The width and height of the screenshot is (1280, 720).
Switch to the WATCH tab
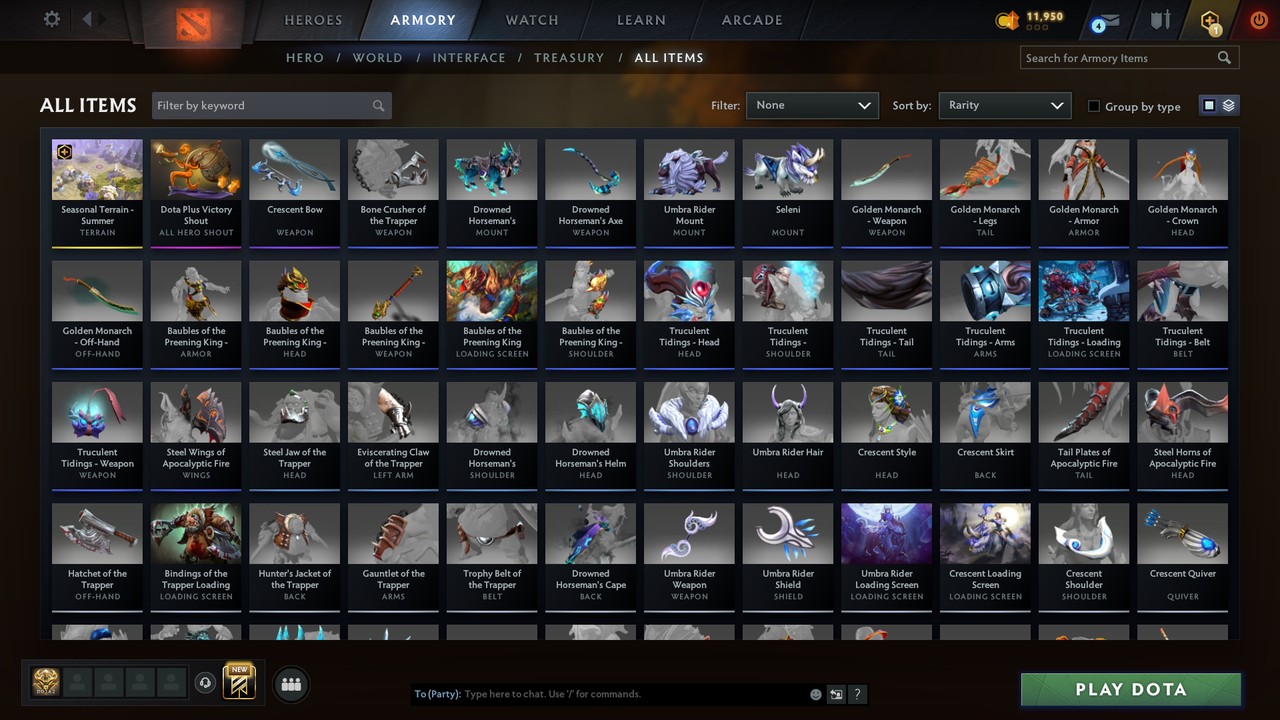coord(531,20)
